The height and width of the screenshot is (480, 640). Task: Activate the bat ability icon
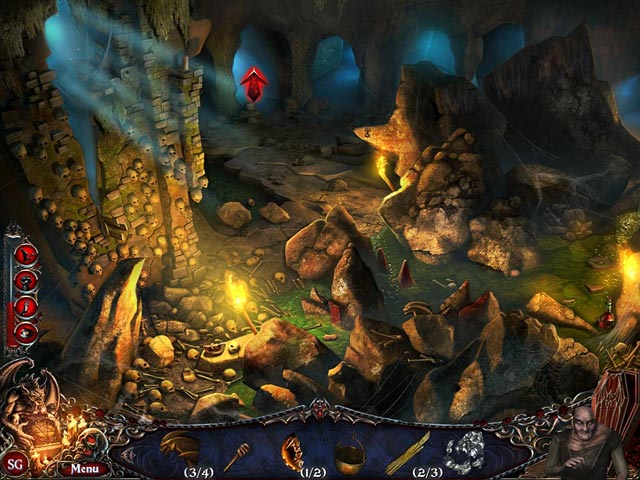point(26,254)
